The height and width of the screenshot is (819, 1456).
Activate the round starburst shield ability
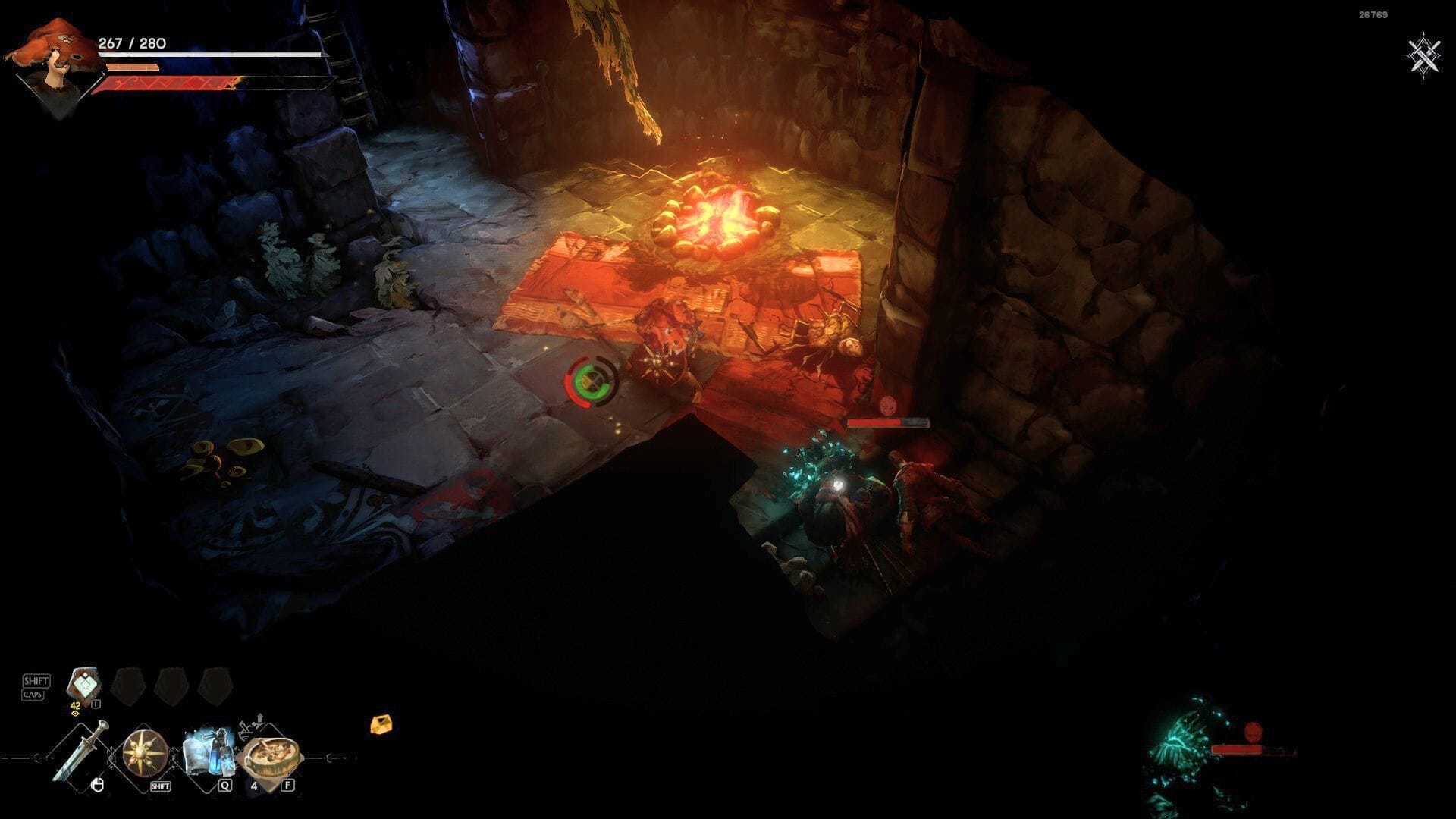click(x=145, y=752)
